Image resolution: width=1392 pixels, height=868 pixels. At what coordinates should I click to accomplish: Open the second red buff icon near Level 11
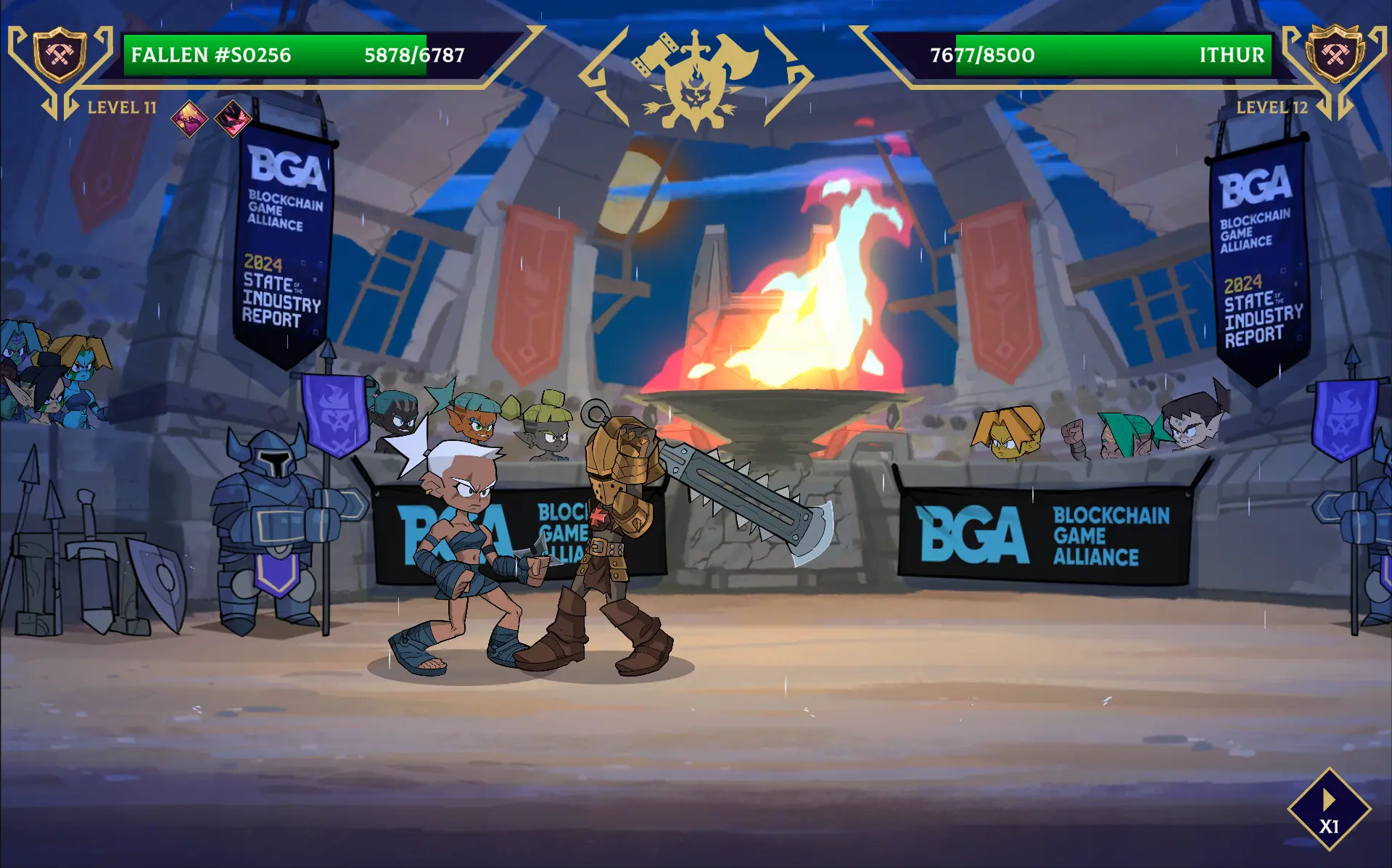coord(231,116)
